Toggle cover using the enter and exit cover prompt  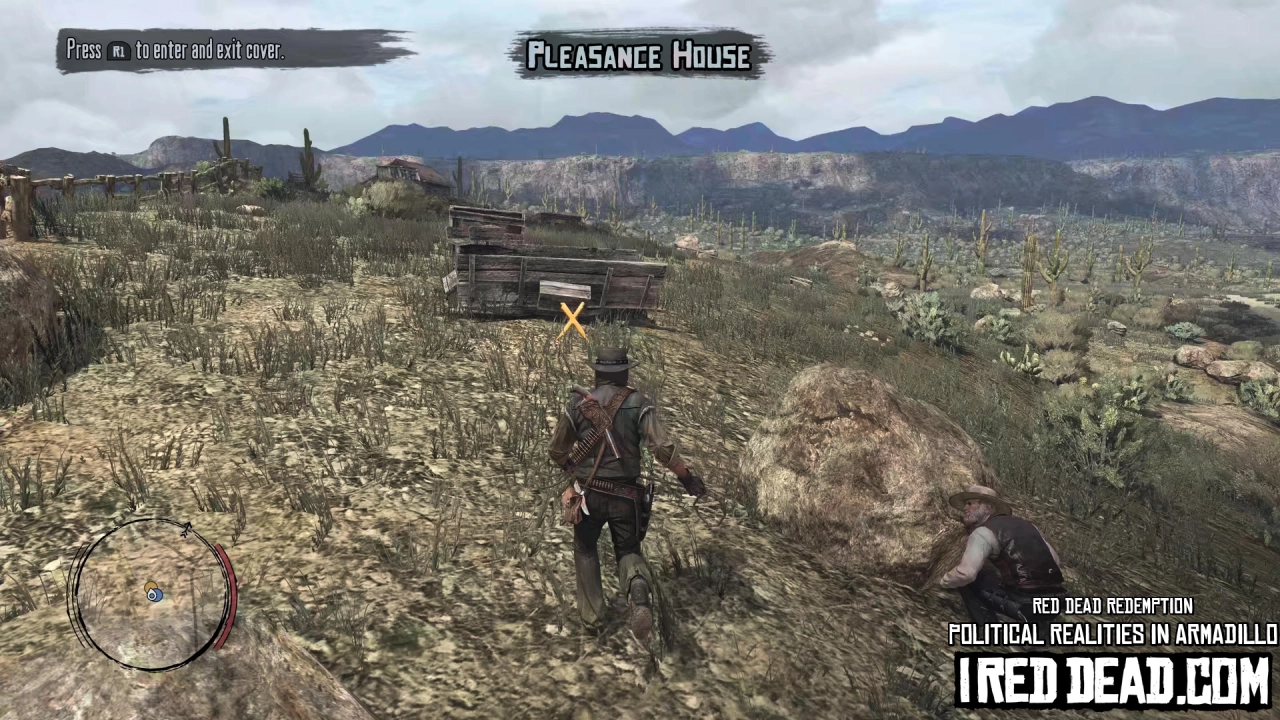(175, 51)
